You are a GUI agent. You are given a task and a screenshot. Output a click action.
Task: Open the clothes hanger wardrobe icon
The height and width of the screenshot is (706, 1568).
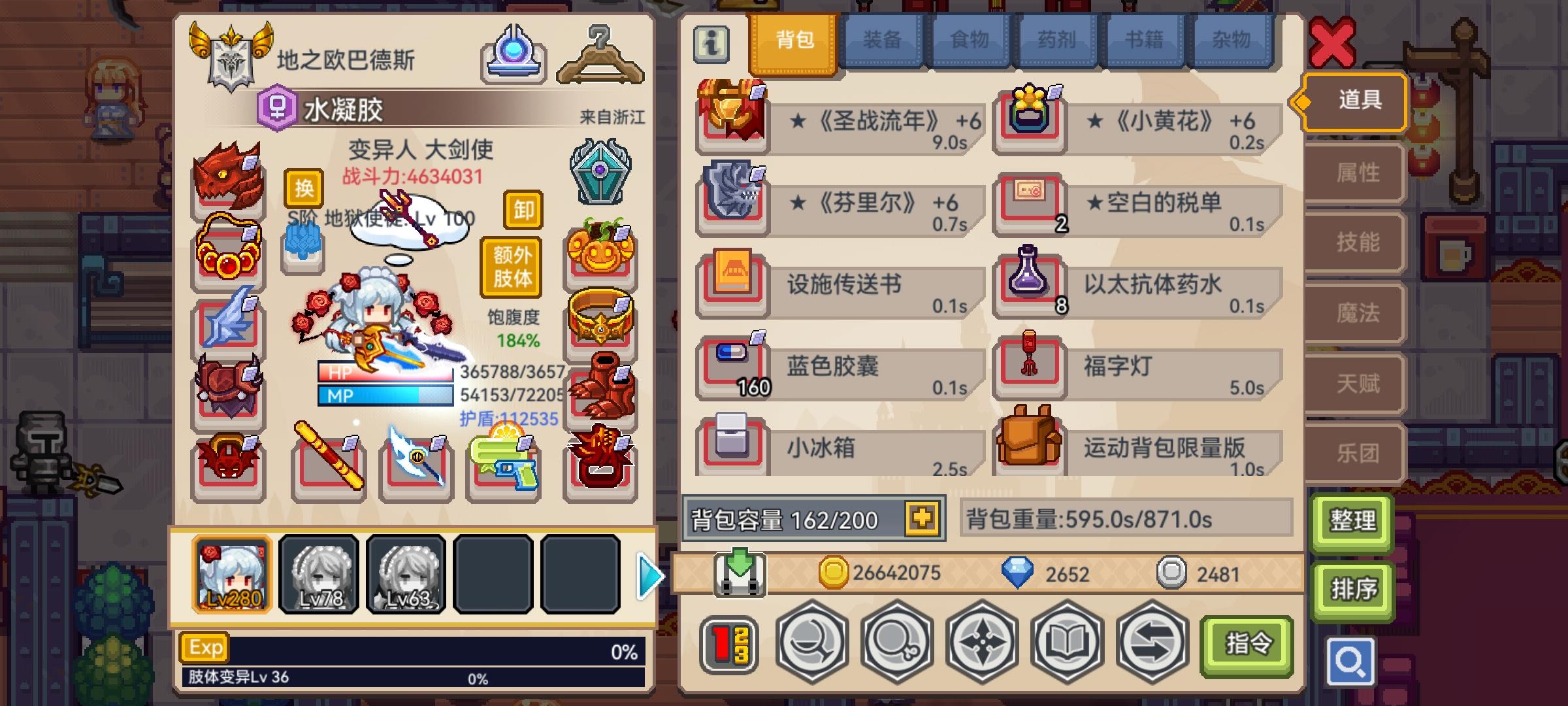tap(598, 56)
